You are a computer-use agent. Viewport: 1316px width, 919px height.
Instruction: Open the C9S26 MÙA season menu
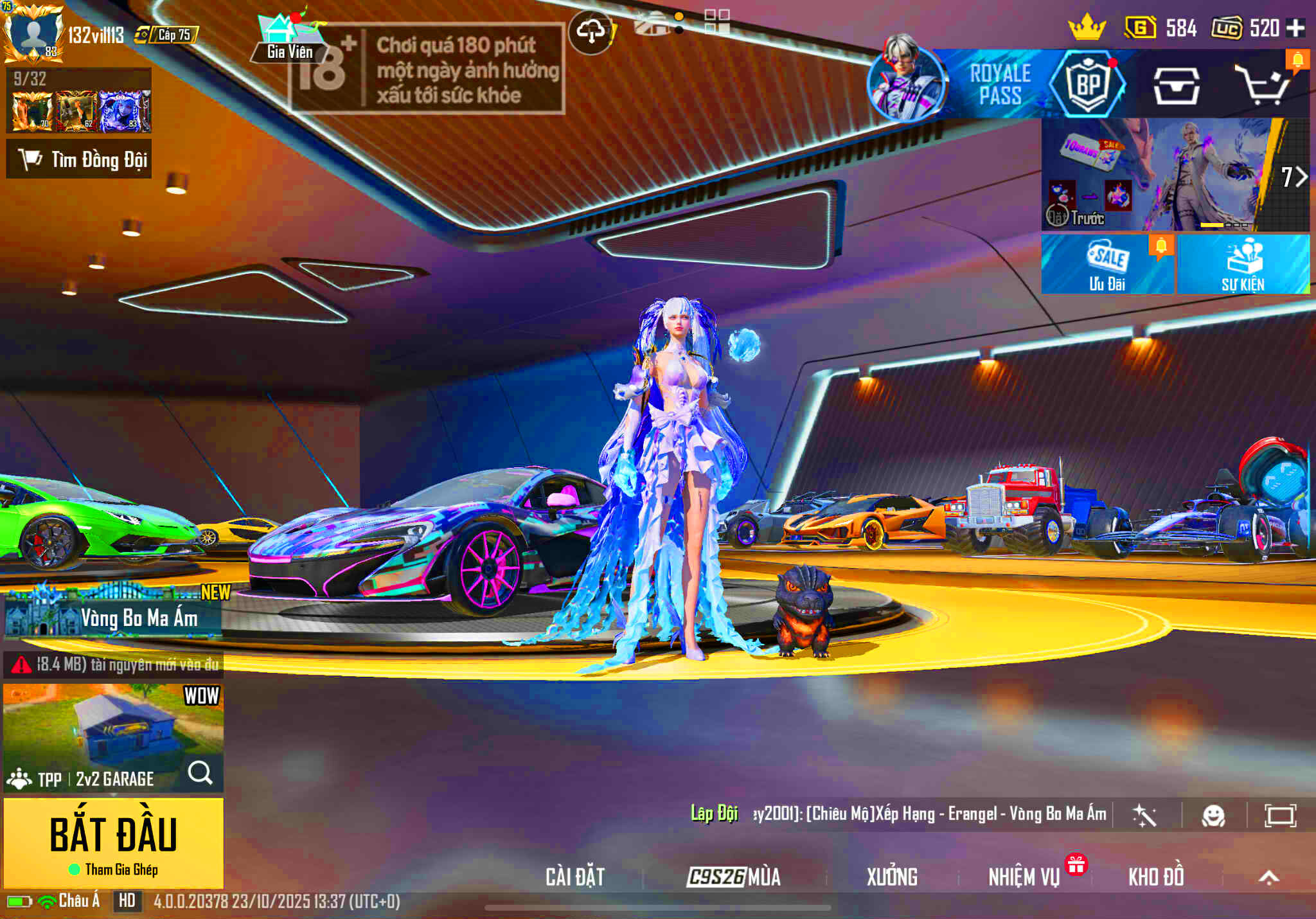734,877
